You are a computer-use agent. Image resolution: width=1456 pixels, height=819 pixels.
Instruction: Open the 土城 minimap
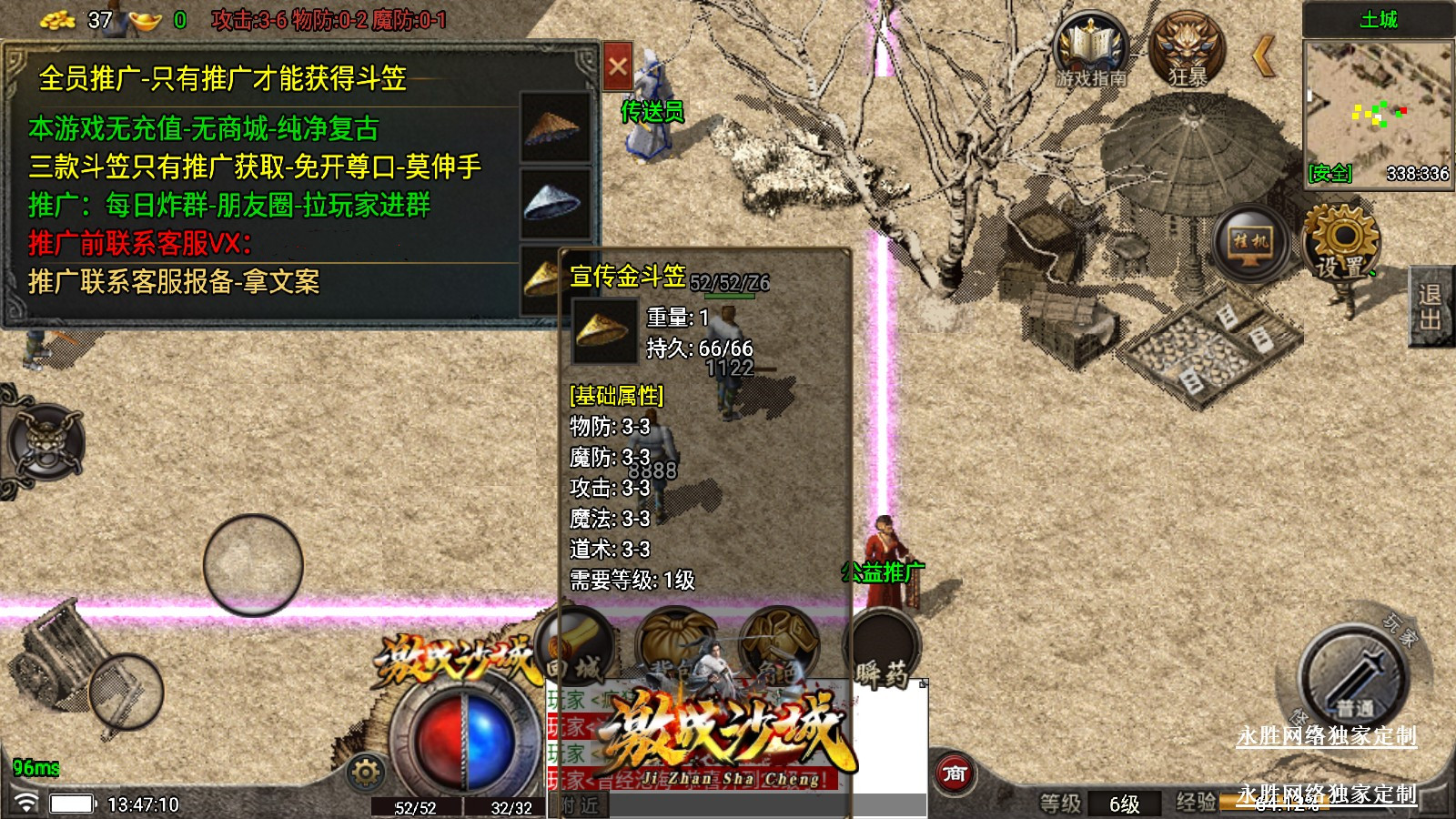[1378, 111]
